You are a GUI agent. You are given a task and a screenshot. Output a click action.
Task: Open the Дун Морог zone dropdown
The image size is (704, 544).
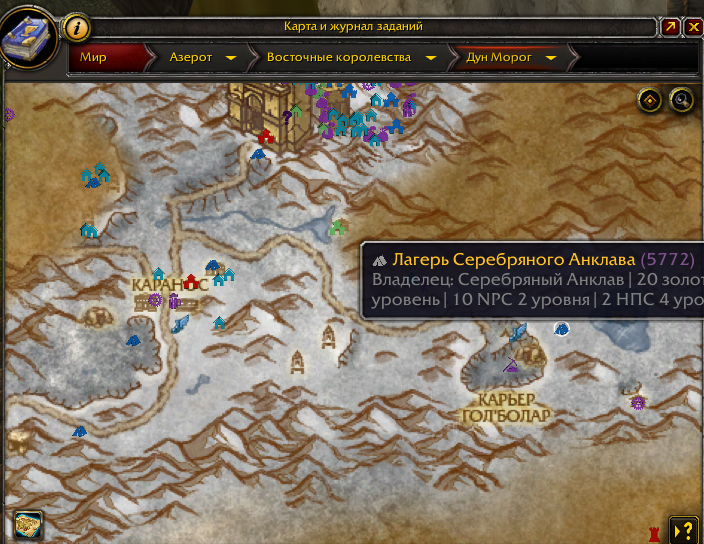(551, 58)
